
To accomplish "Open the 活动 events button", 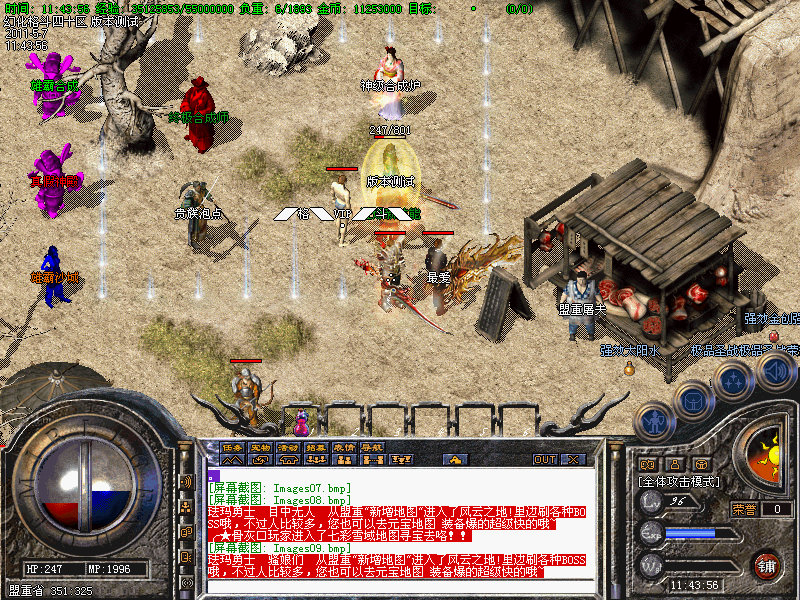I will [288, 447].
